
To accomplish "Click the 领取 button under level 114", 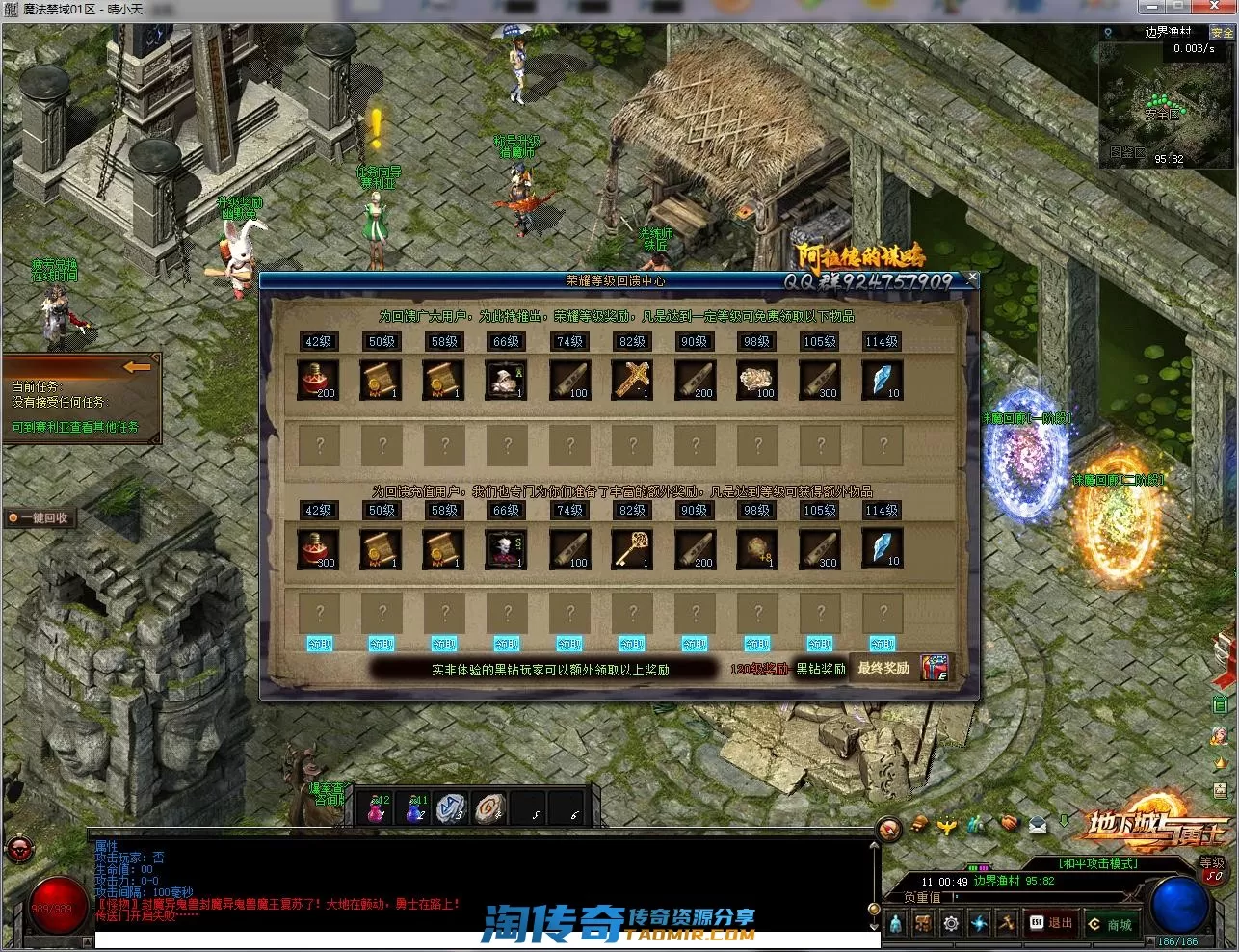I will pyautogui.click(x=883, y=644).
